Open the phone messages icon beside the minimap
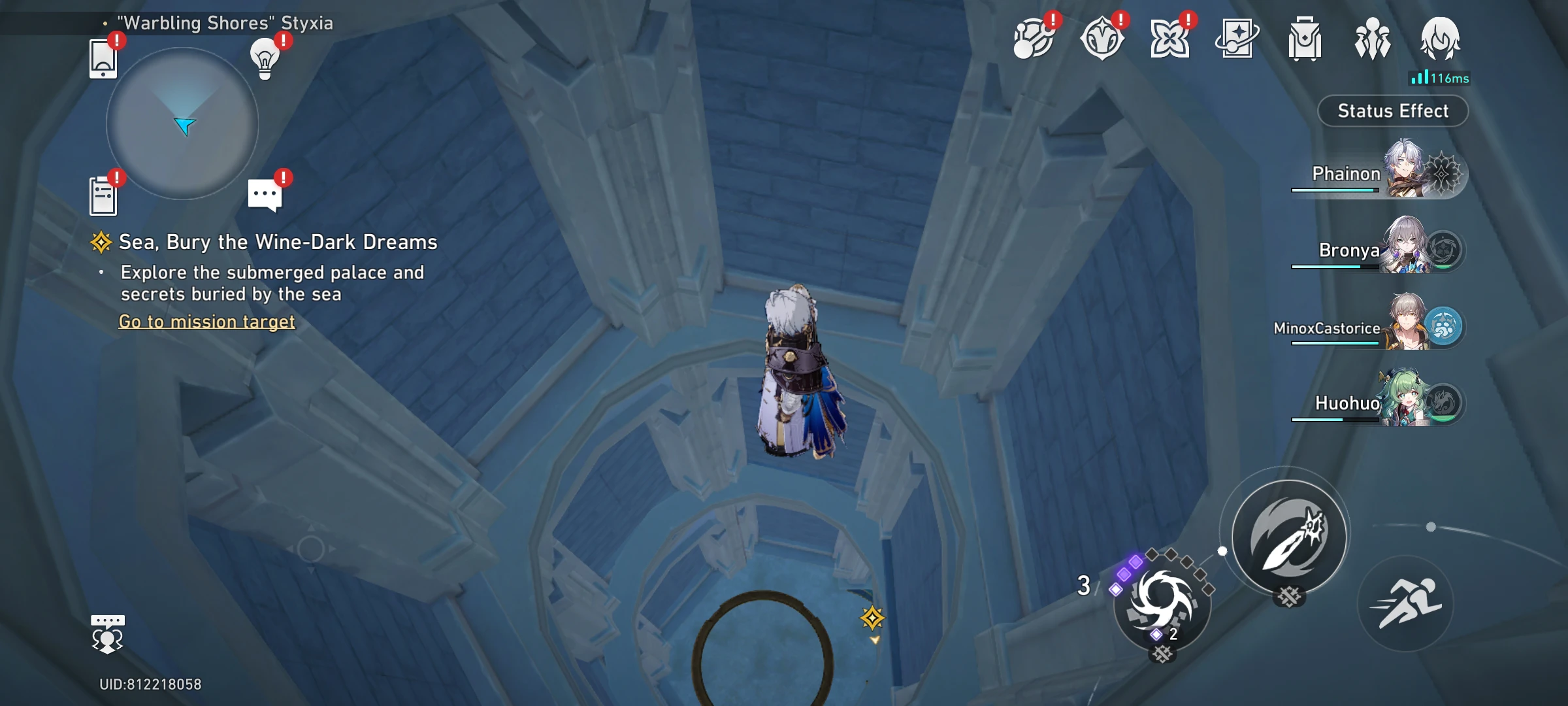The width and height of the screenshot is (1568, 706). 103,59
